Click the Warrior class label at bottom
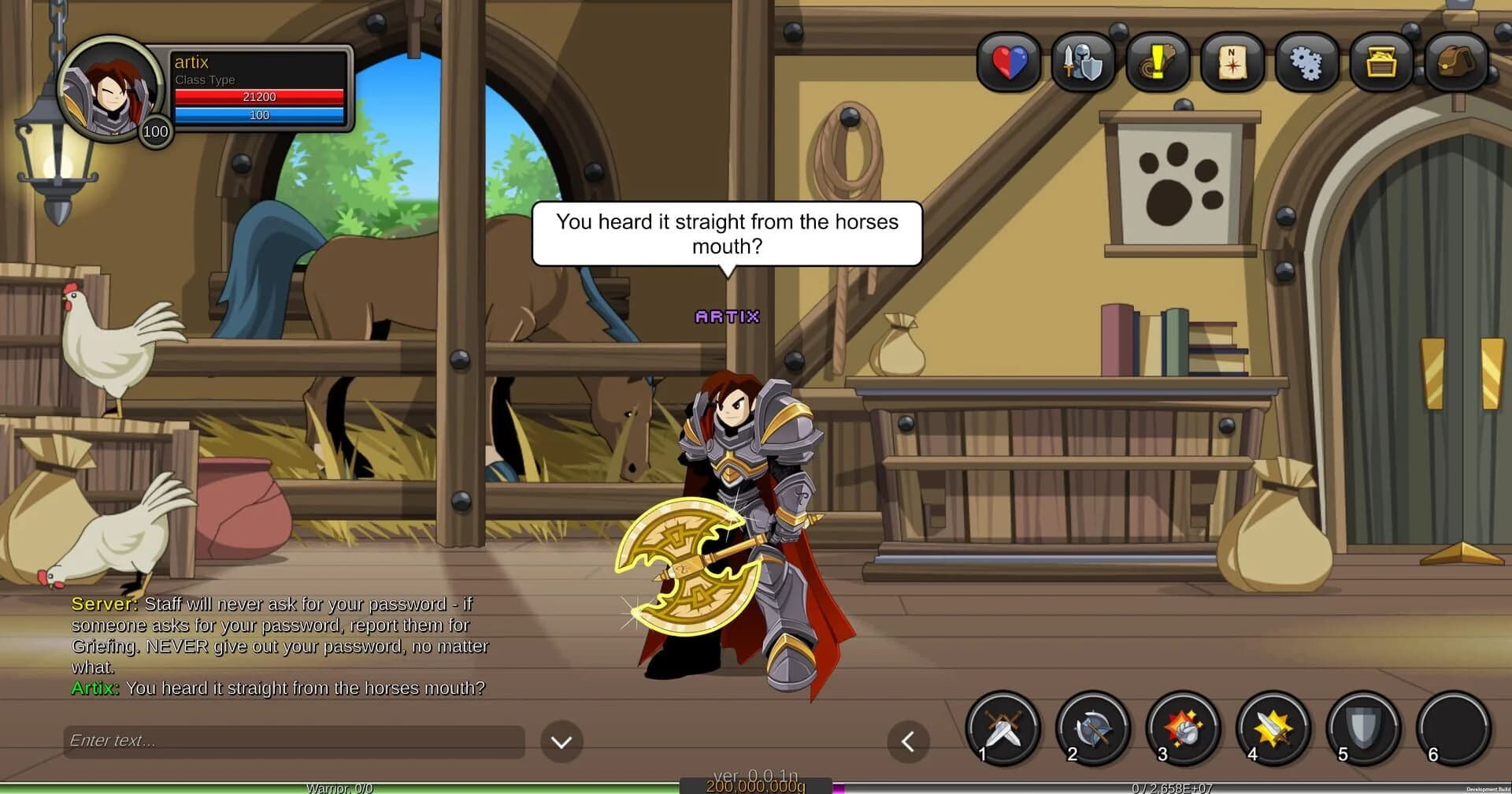The image size is (1512, 794). point(342,787)
